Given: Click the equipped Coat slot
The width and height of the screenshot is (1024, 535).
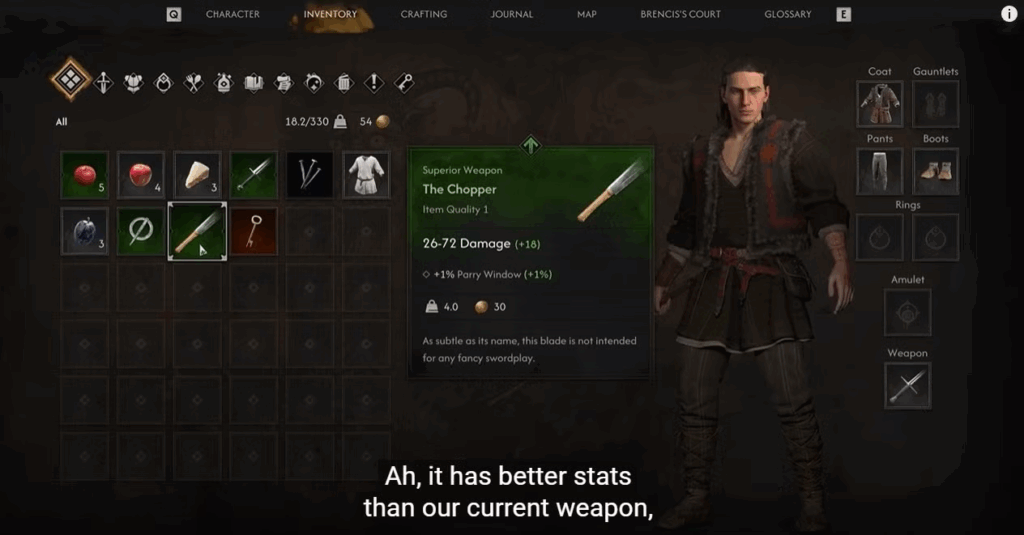Looking at the screenshot, I should tap(880, 103).
